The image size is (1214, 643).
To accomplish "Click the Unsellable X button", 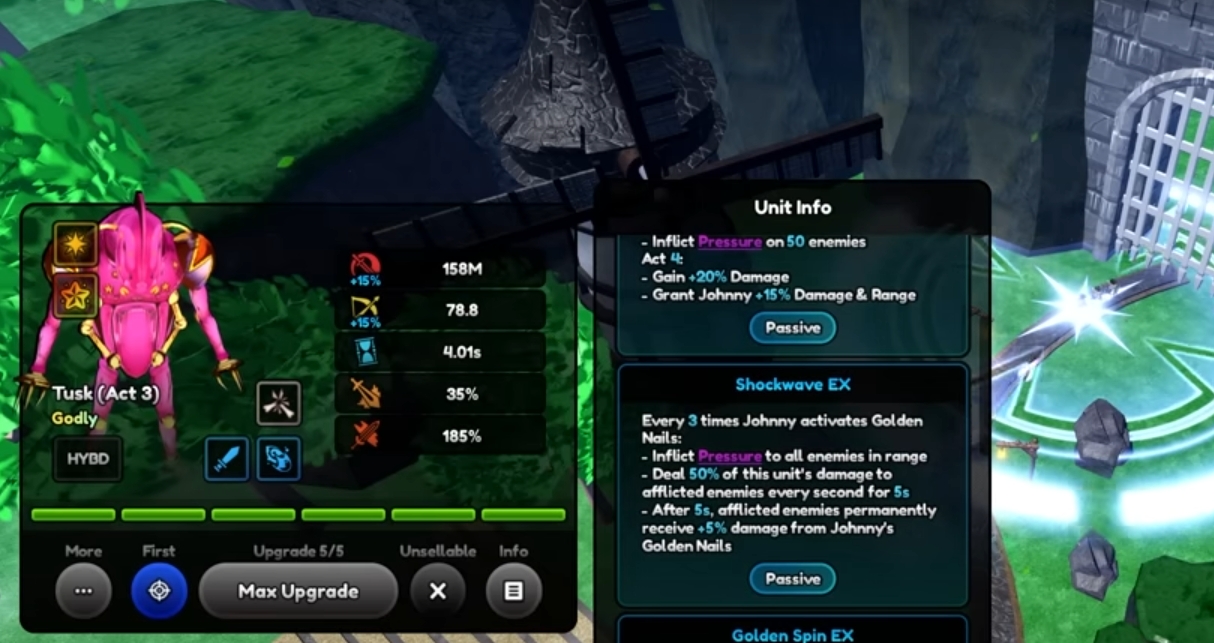I will [x=437, y=591].
